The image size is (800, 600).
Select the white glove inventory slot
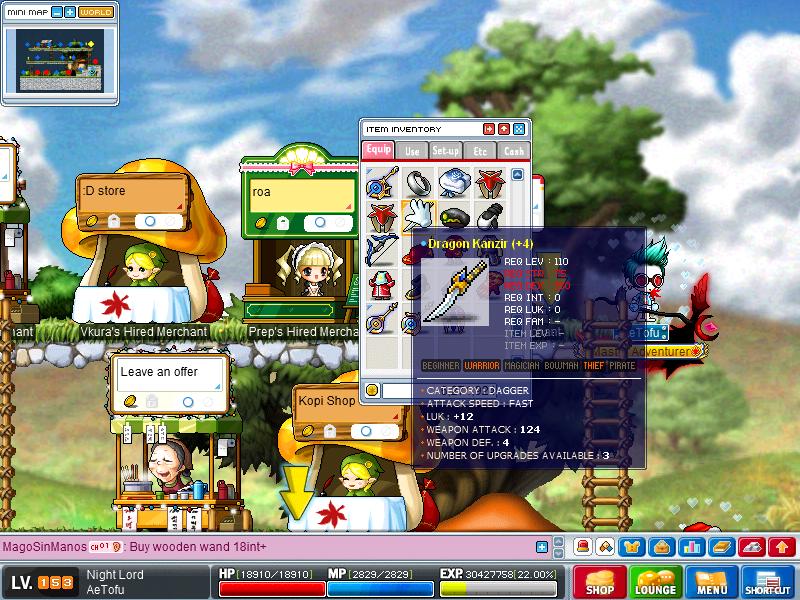[417, 214]
